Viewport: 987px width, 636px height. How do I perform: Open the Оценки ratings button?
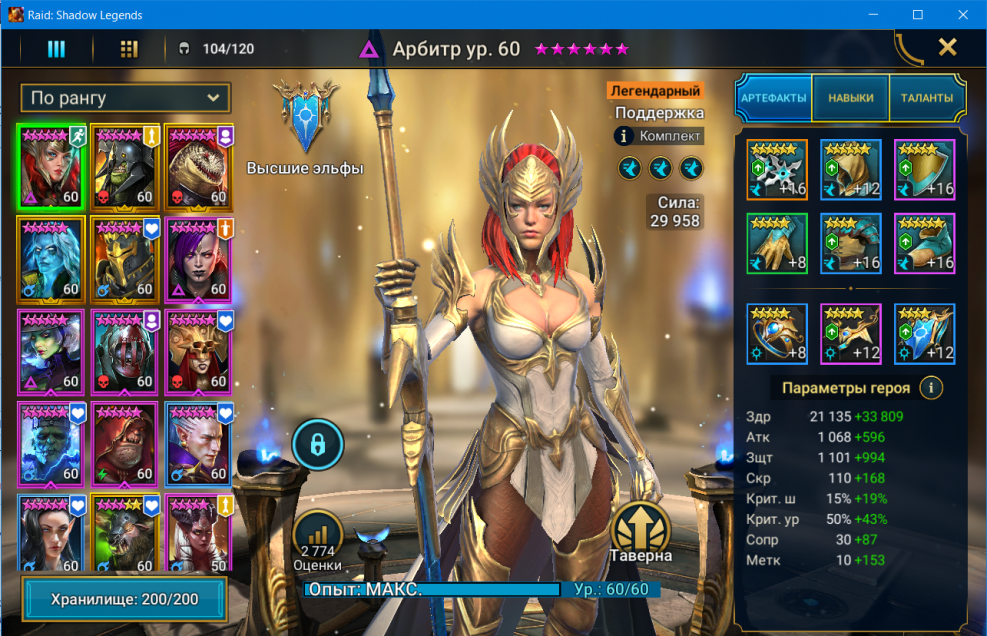(318, 540)
